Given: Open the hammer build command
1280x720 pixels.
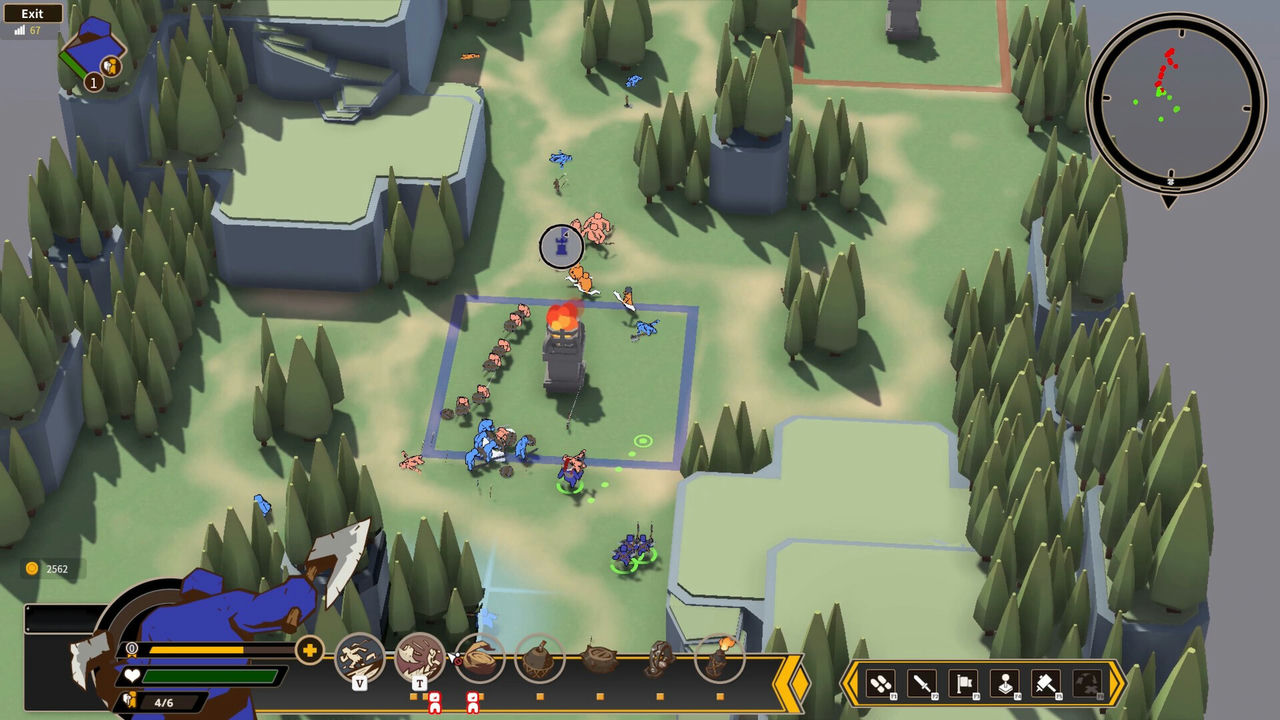Looking at the screenshot, I should point(1046,684).
